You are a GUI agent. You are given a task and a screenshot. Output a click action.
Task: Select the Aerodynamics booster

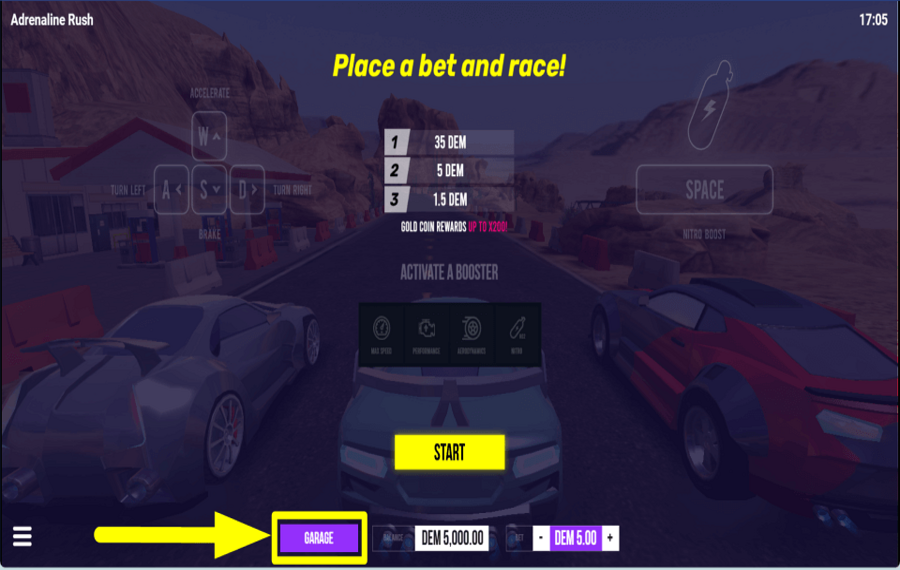pos(472,333)
